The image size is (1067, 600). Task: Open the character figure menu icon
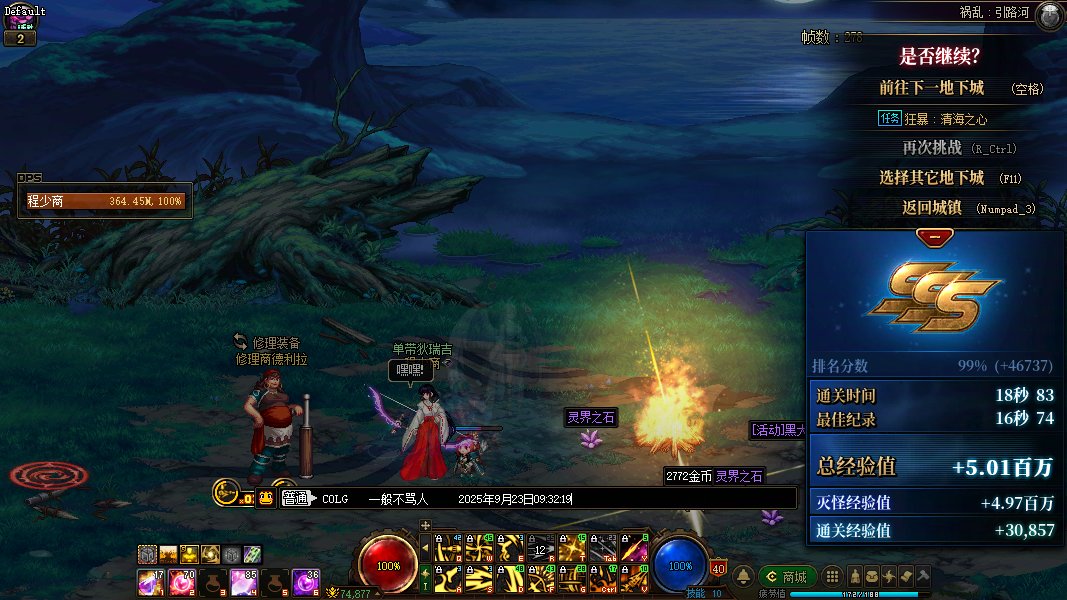pyautogui.click(x=855, y=577)
